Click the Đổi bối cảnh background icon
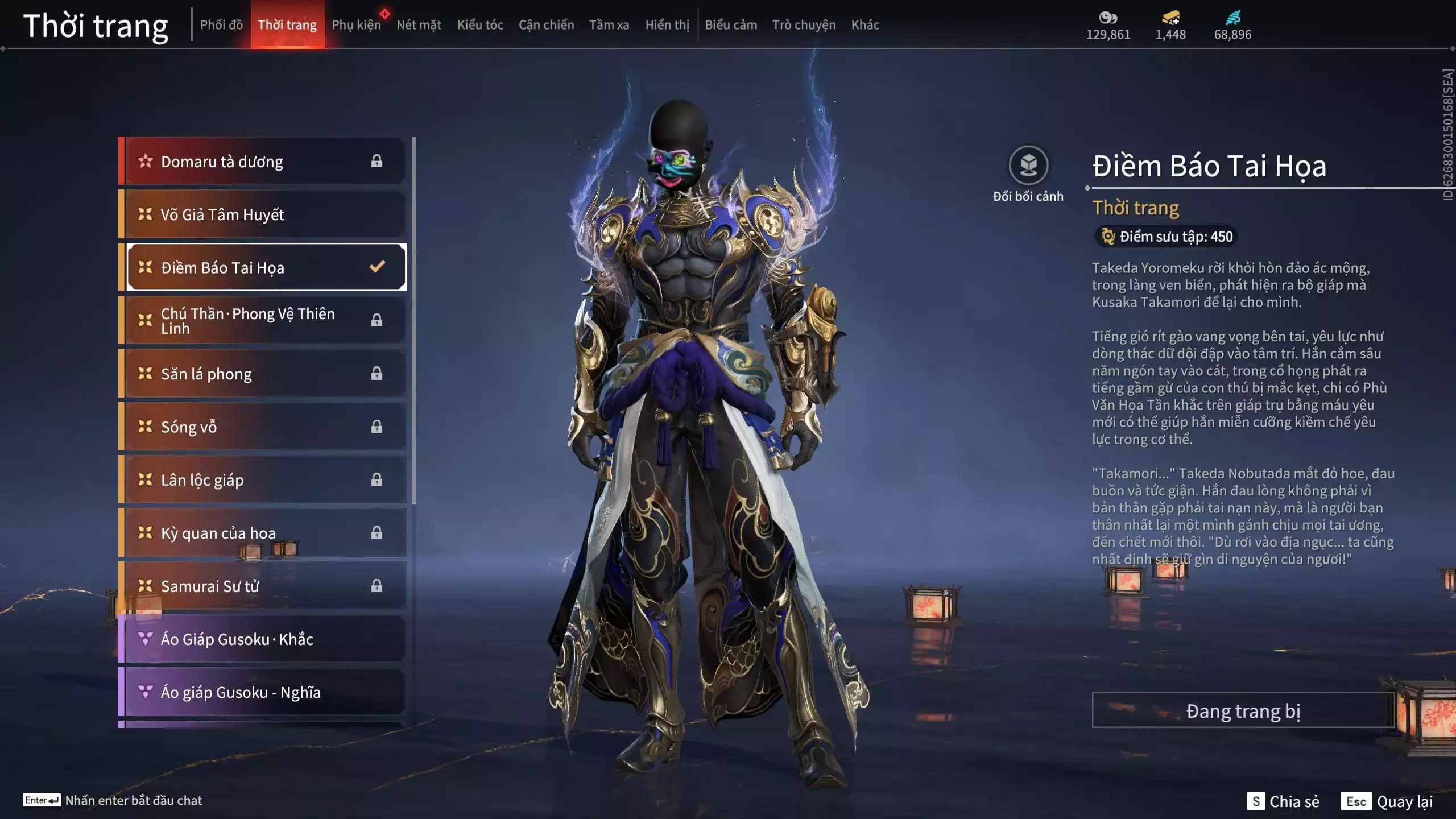This screenshot has width=1456, height=819. point(1028,166)
